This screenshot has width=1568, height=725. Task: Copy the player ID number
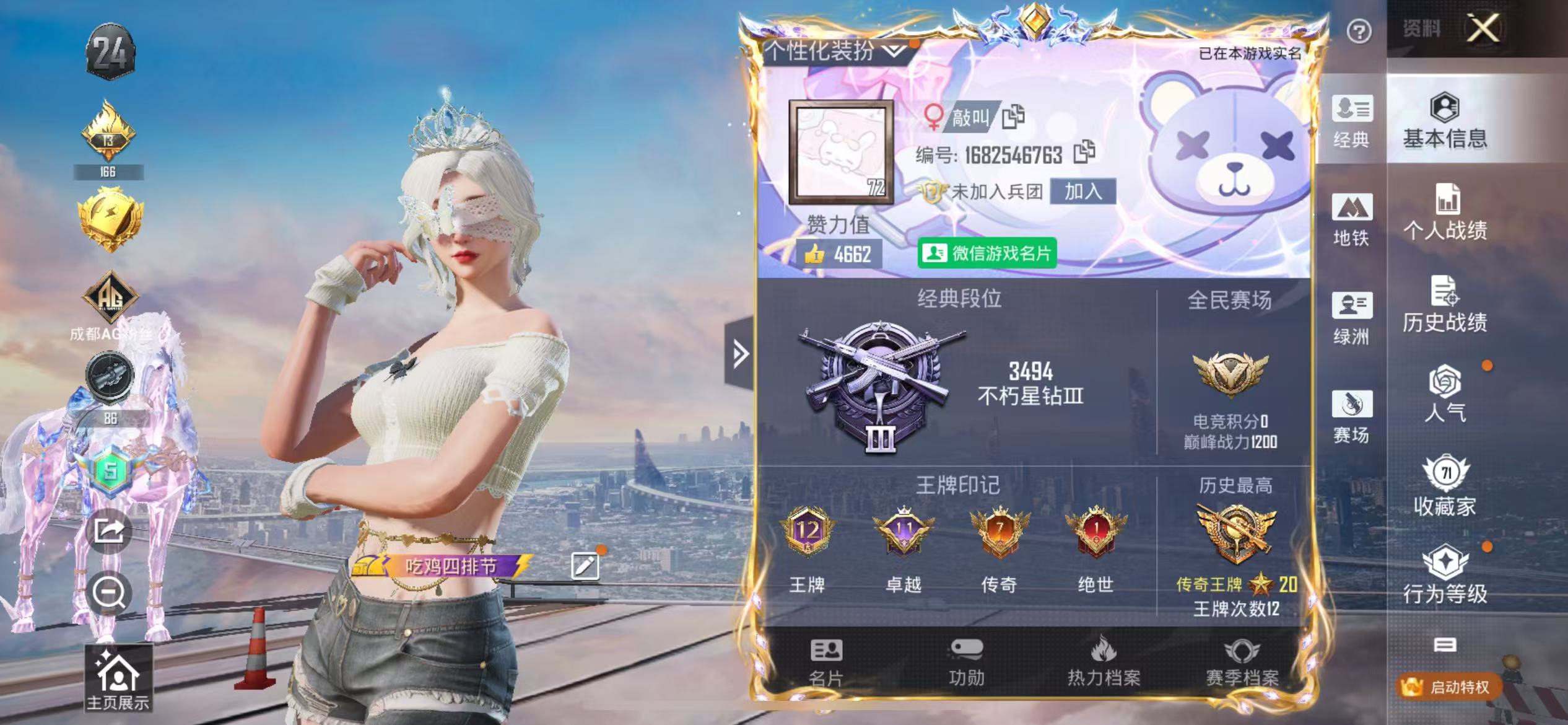click(x=1084, y=152)
